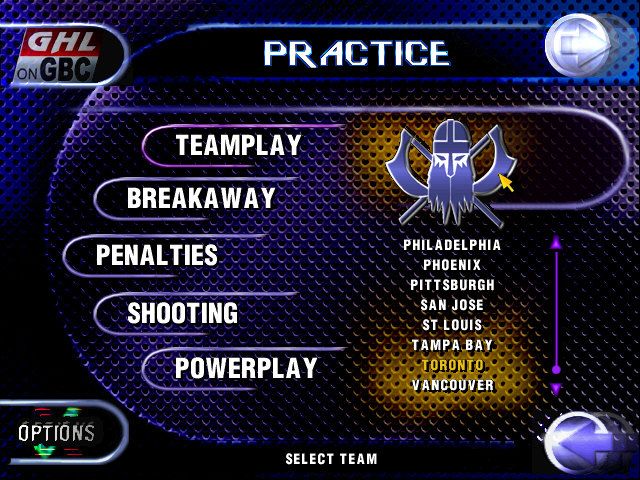Choose Vancouver as the team

pyautogui.click(x=451, y=385)
